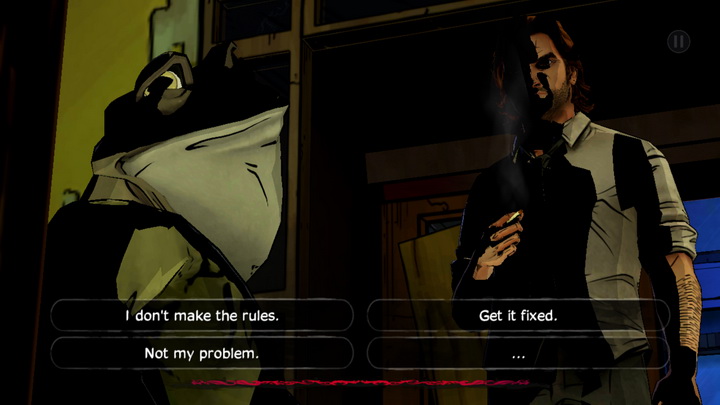
Task: Choose "I don't make the rules." reply
Action: point(201,316)
